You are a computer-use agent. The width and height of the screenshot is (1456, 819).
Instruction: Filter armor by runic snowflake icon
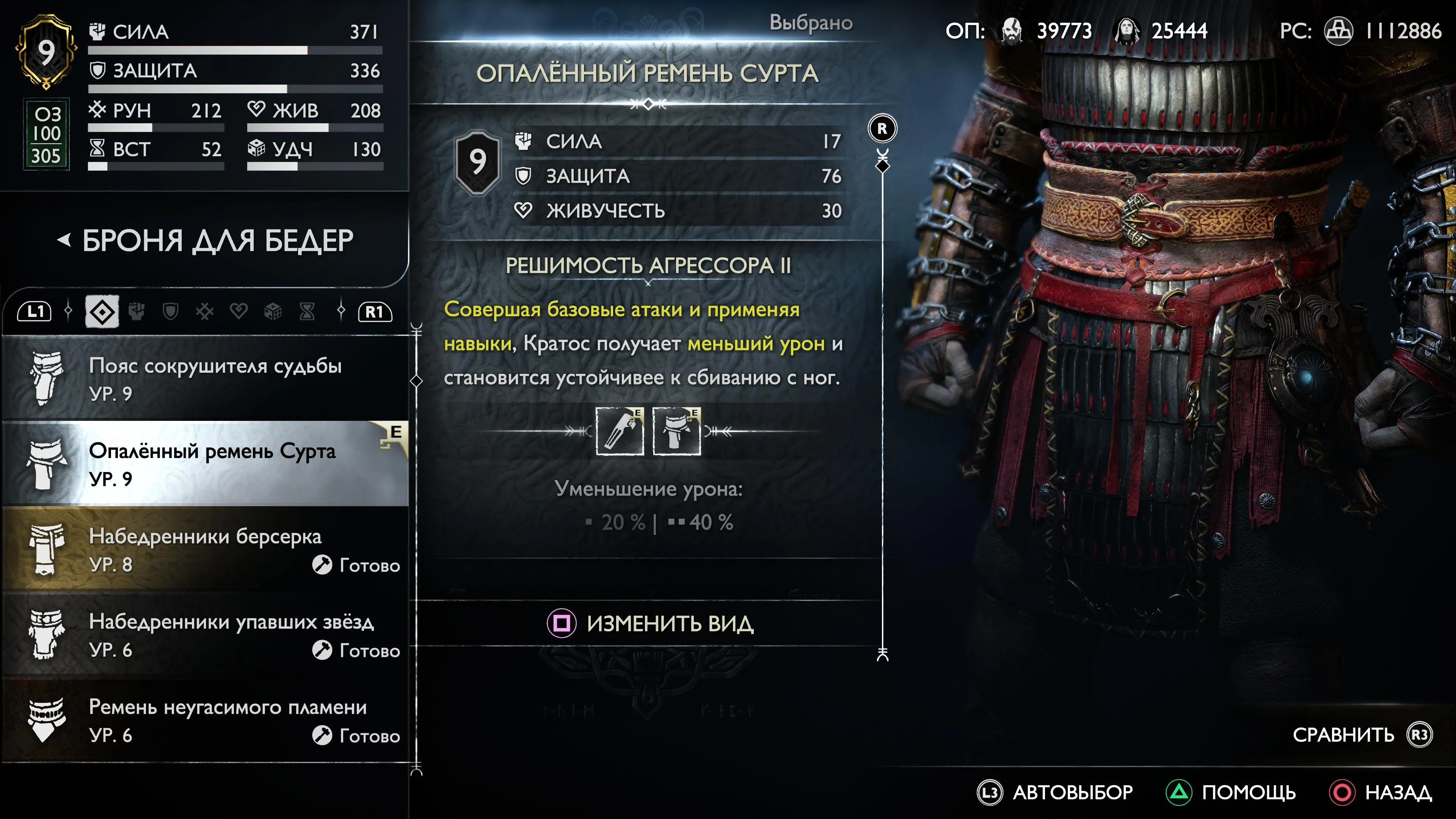click(x=205, y=311)
